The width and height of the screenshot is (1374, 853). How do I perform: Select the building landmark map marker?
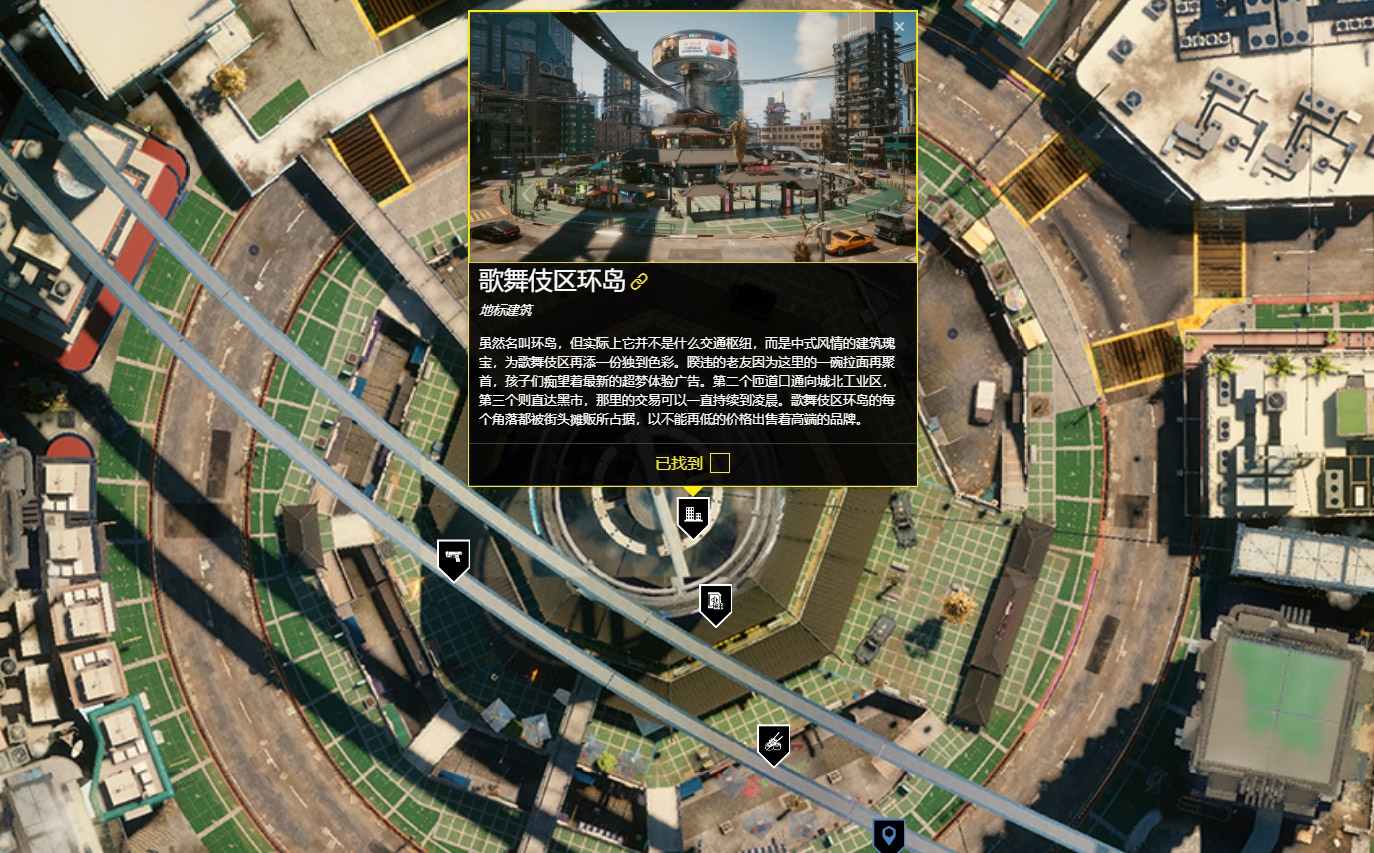pyautogui.click(x=693, y=516)
